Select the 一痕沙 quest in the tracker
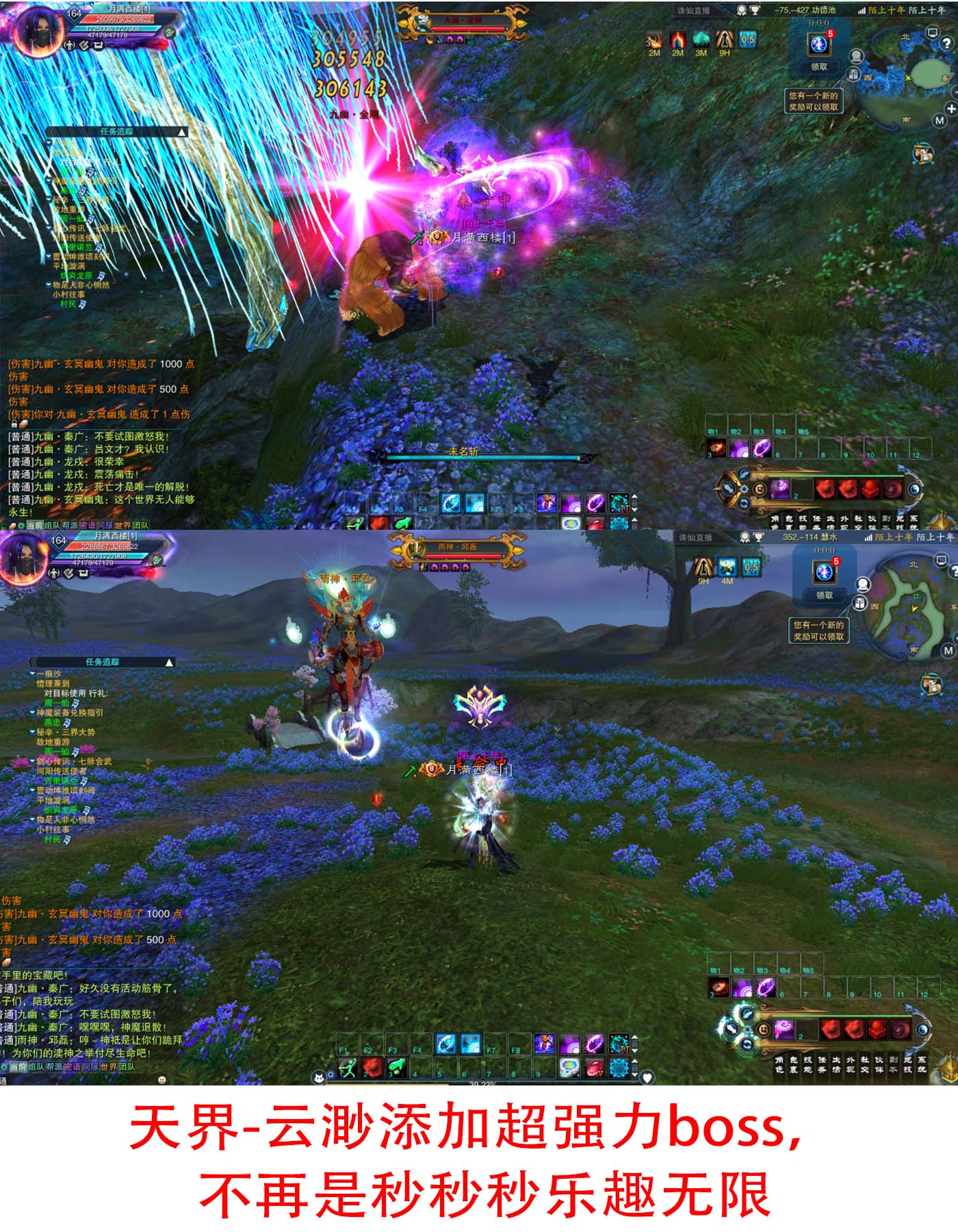 [x=49, y=674]
